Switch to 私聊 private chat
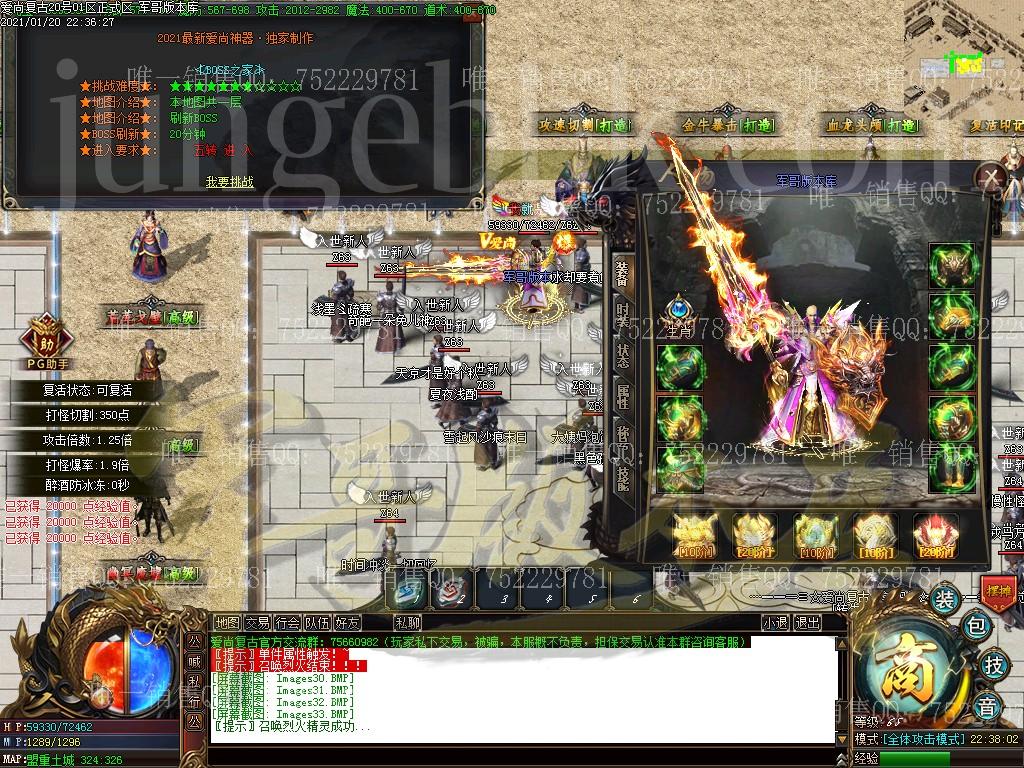 pos(407,623)
